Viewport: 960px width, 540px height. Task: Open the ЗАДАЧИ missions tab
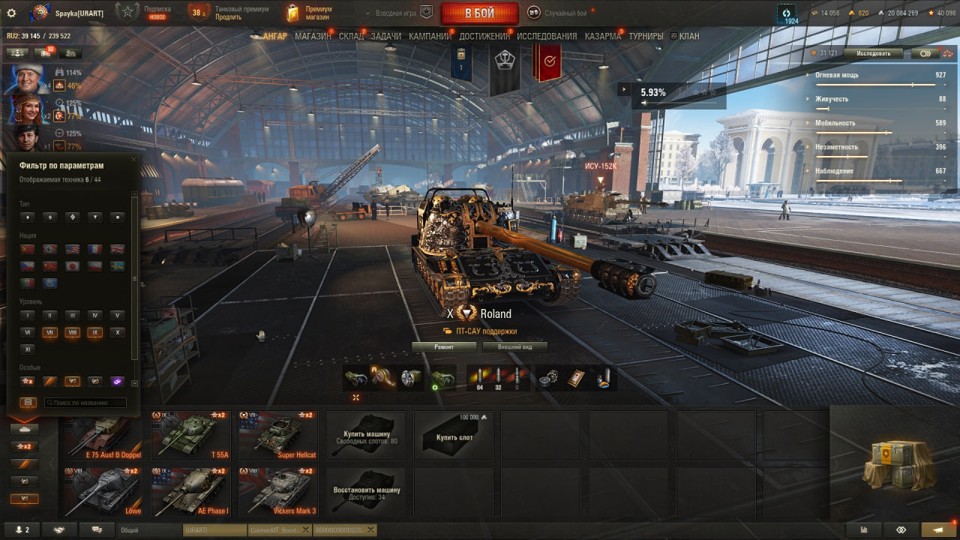[385, 36]
